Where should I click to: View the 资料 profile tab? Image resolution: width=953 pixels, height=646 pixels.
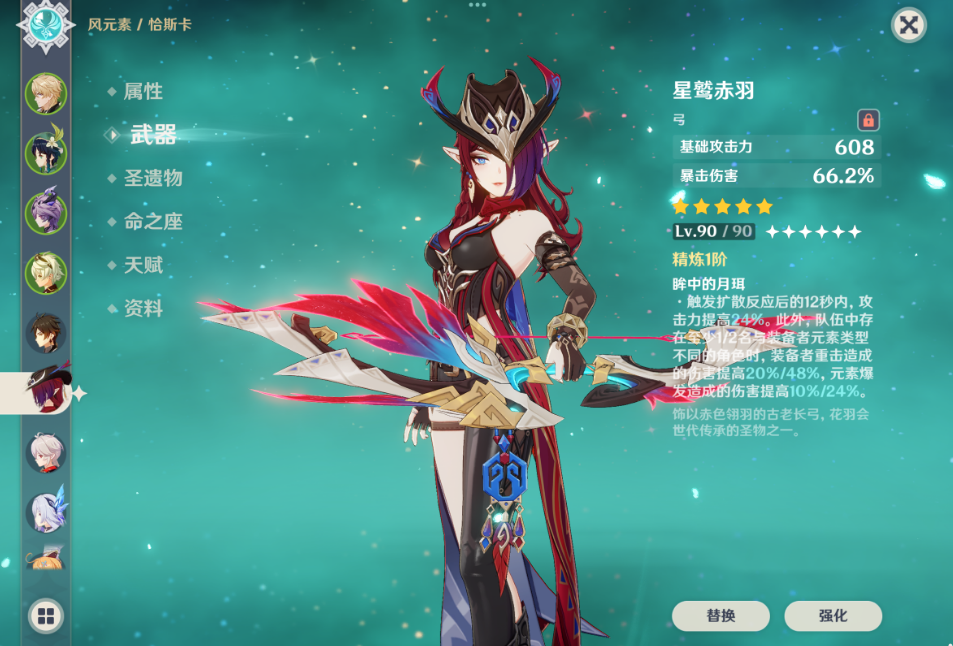(x=143, y=308)
